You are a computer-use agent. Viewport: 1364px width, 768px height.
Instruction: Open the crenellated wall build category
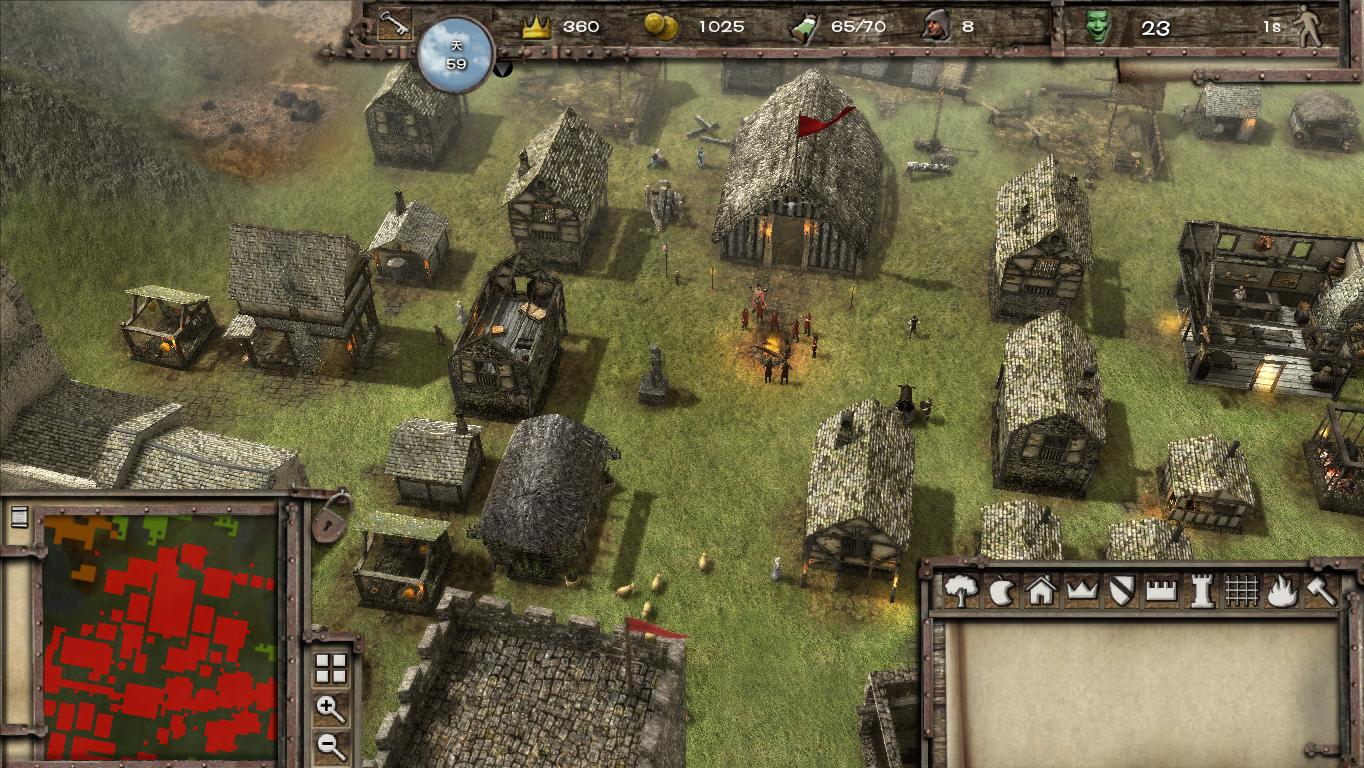point(1160,591)
